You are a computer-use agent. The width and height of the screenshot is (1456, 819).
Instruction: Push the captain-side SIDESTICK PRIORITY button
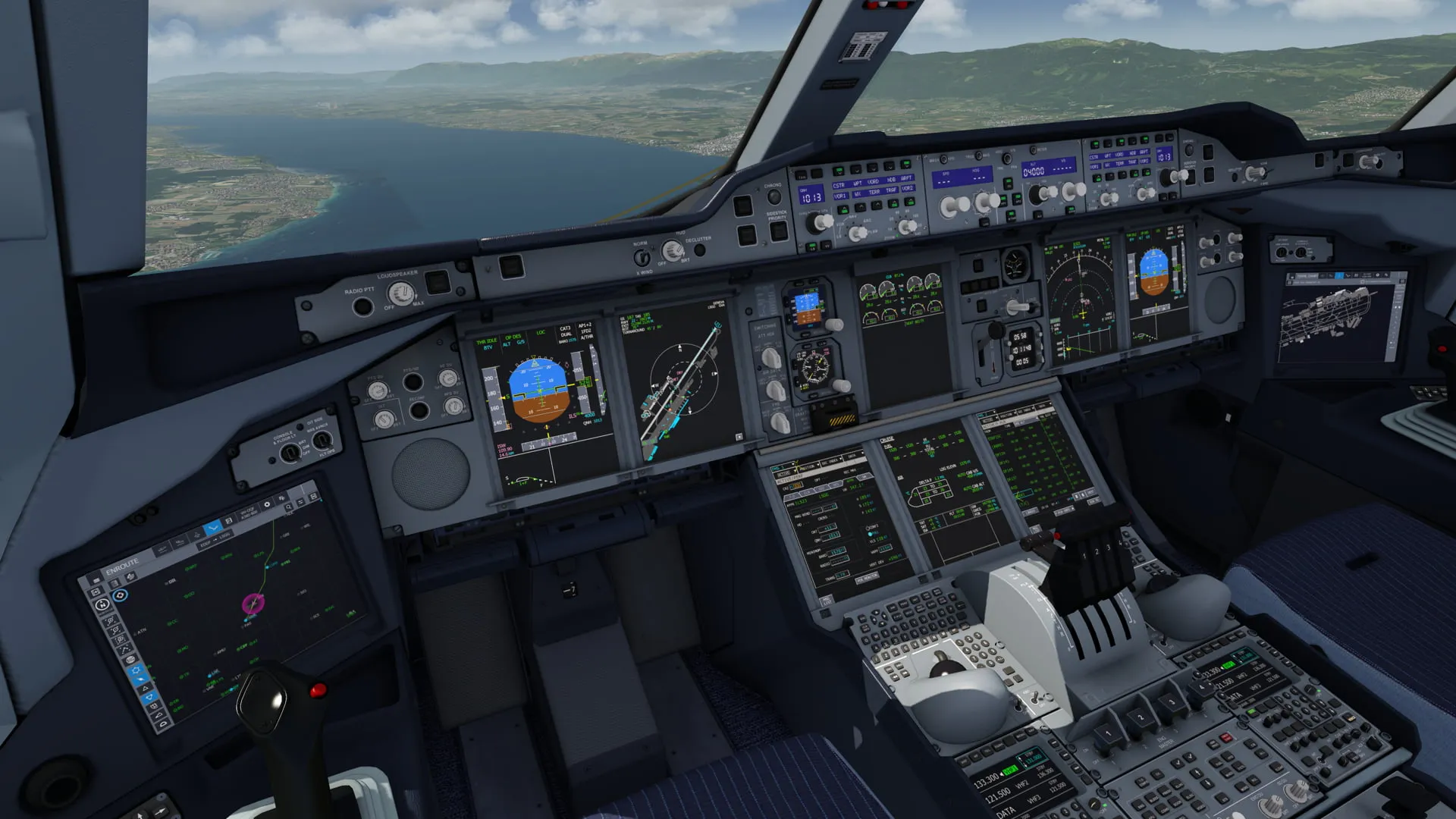(x=778, y=231)
